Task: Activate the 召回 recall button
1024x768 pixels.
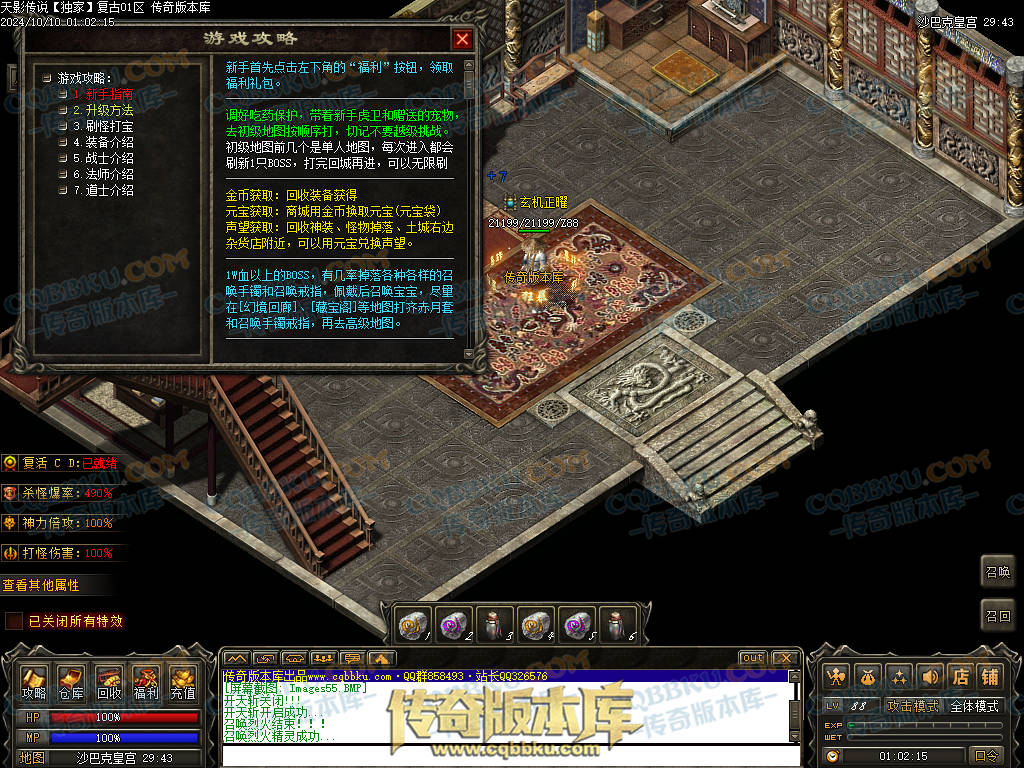Action: (x=997, y=616)
